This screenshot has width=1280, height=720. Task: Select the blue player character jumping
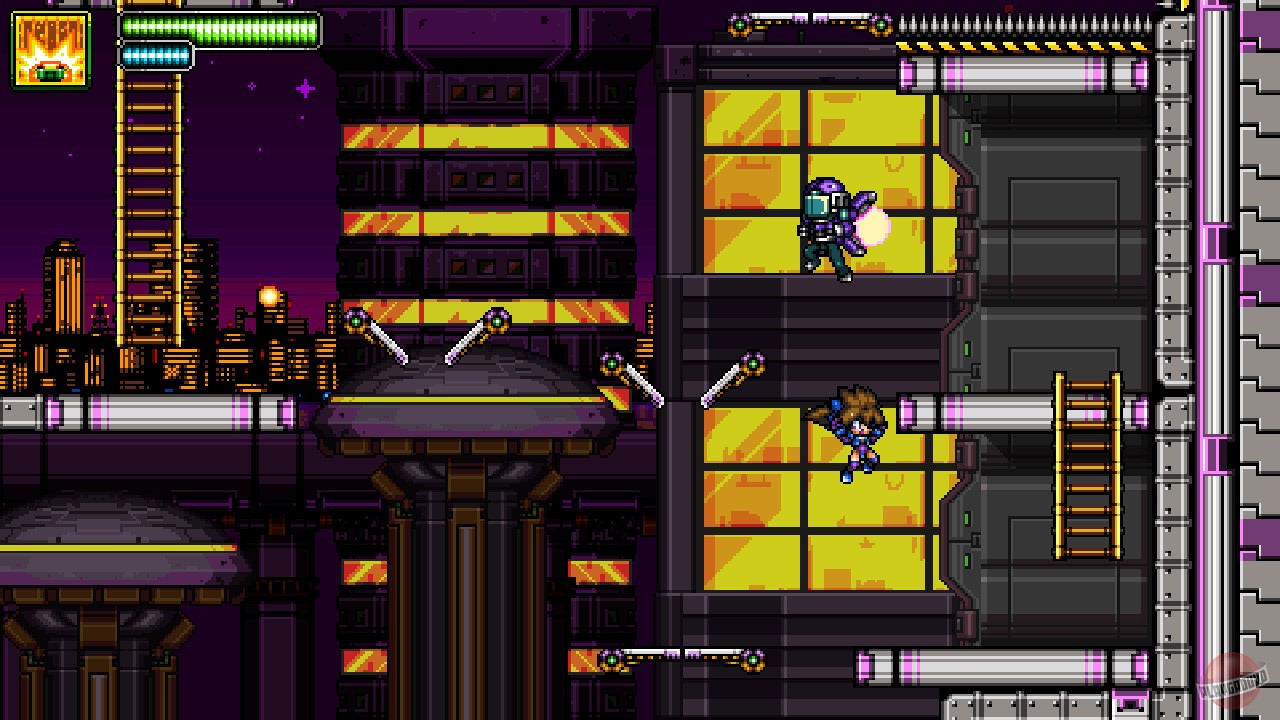(856, 430)
